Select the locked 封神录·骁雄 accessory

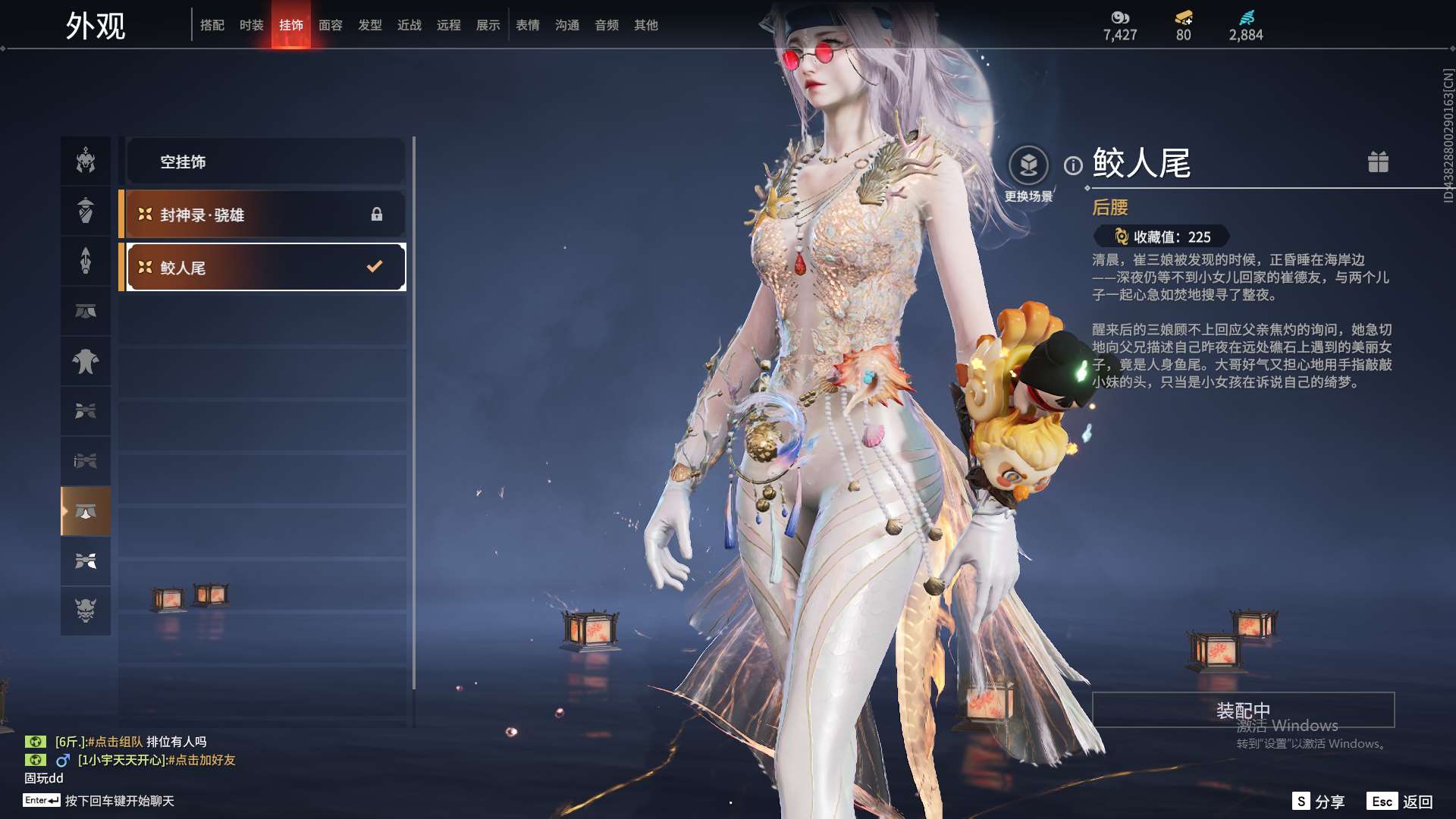(265, 215)
